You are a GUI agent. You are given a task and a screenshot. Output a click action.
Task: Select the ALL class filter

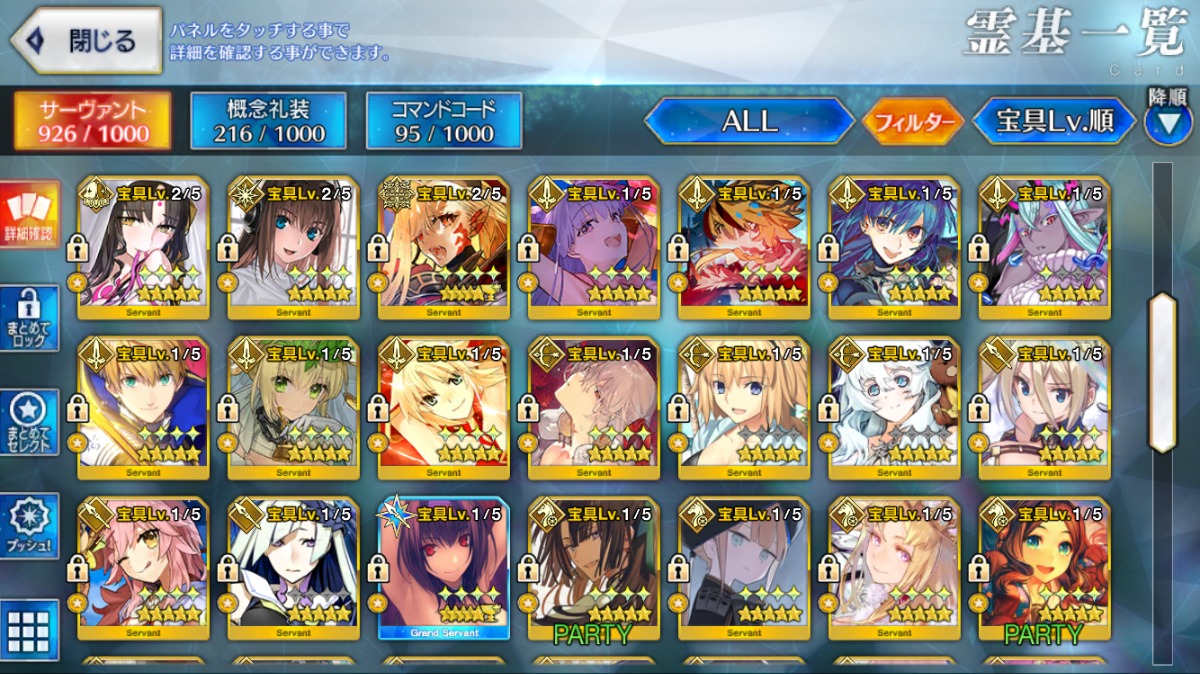tap(750, 121)
